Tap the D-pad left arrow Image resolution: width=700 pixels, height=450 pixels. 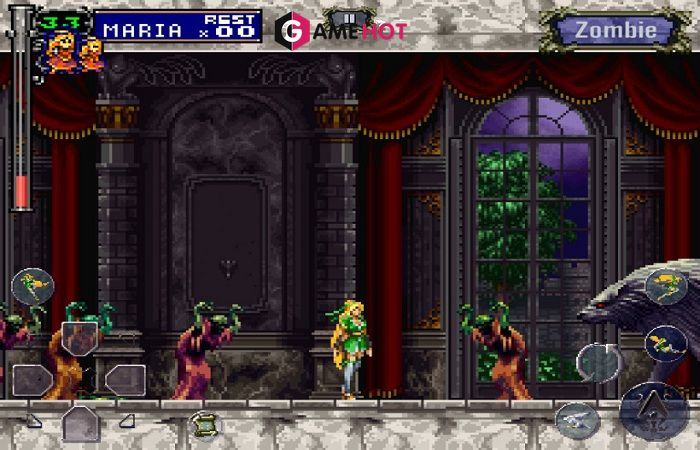click(x=31, y=379)
